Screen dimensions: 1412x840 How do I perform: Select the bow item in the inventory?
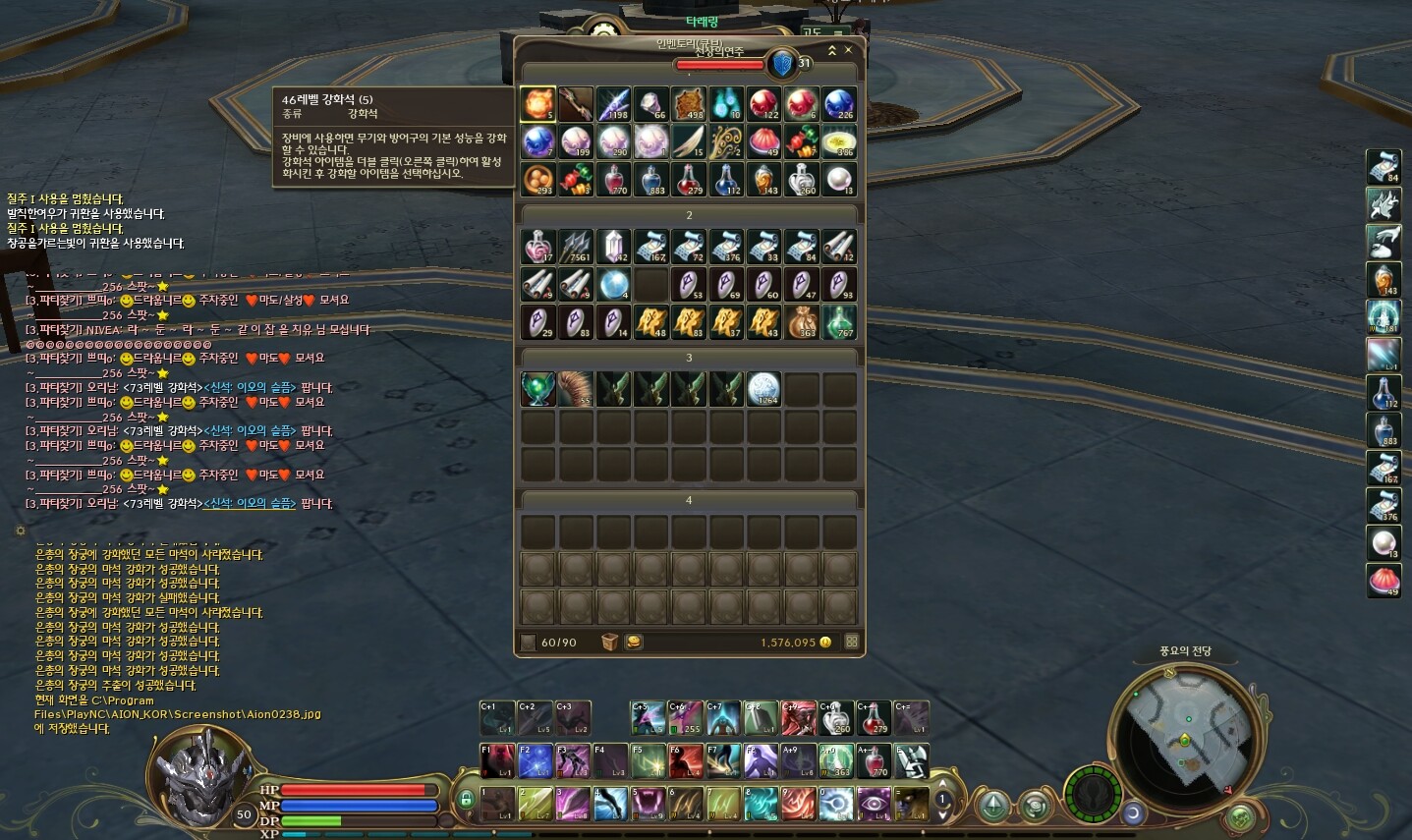(x=576, y=104)
